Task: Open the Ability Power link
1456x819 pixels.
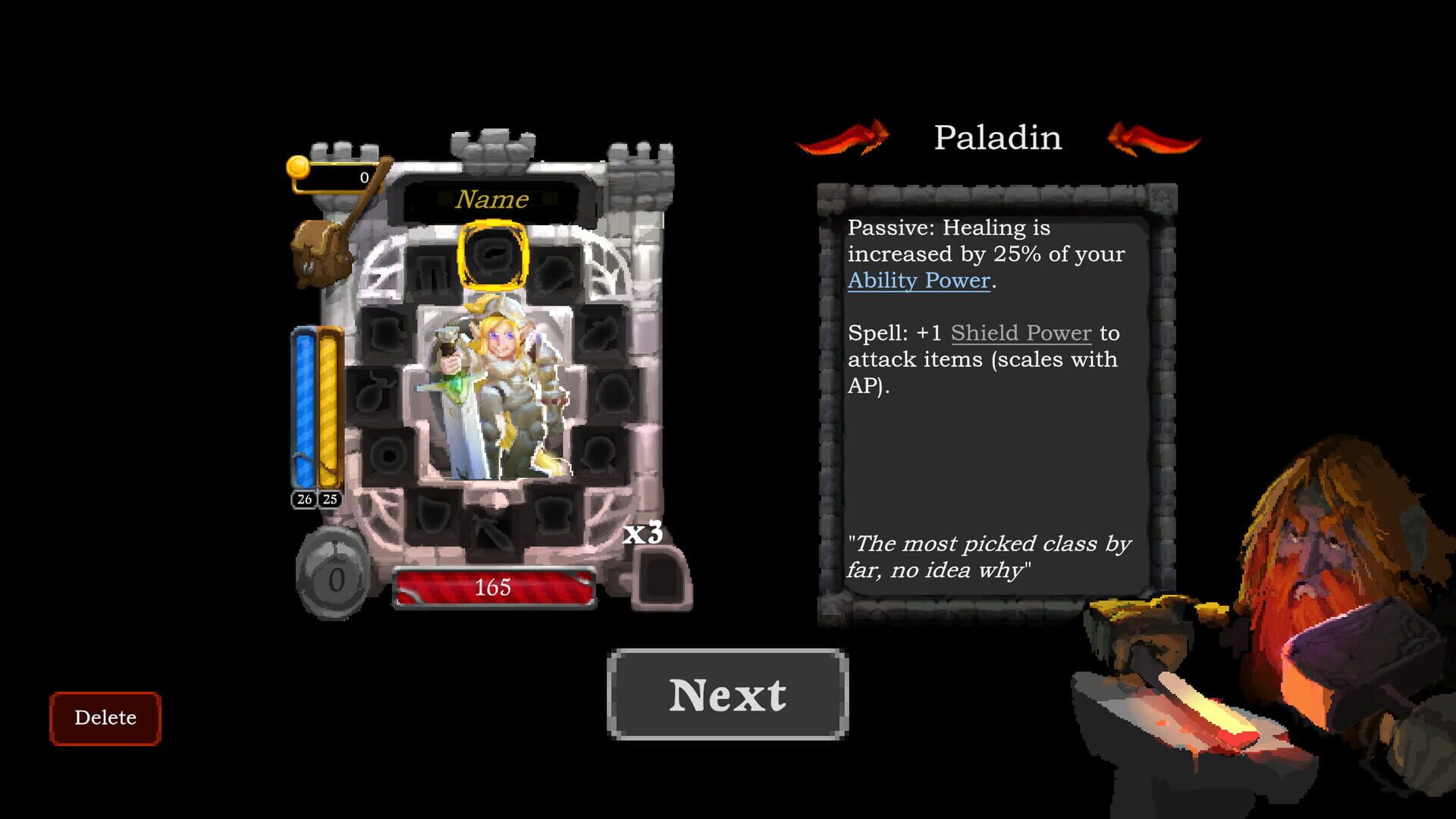Action: click(x=919, y=281)
